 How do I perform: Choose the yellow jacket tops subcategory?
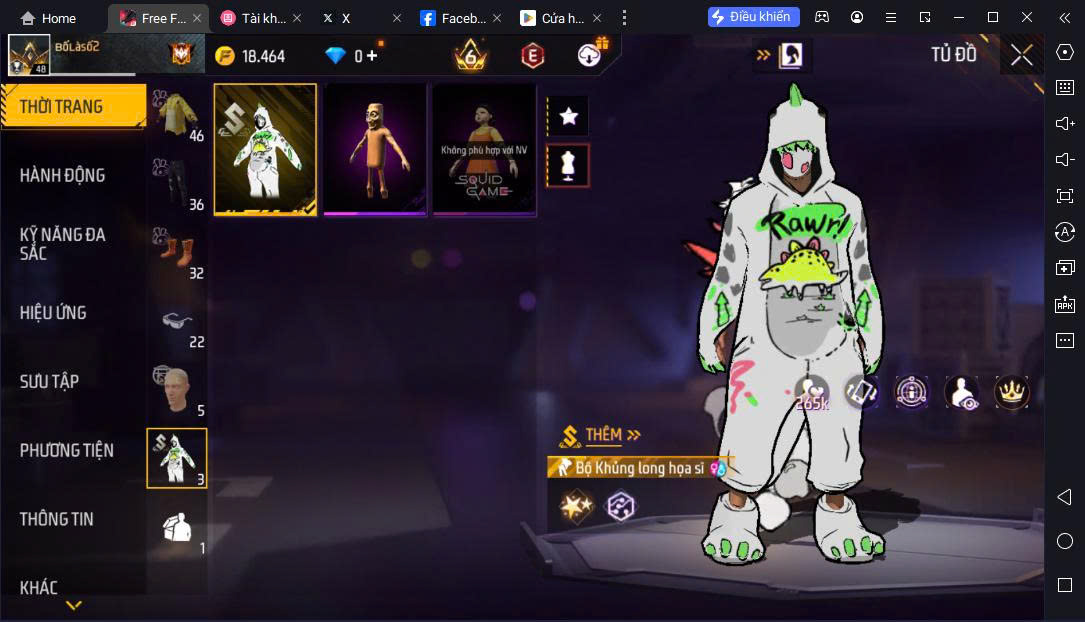click(177, 115)
